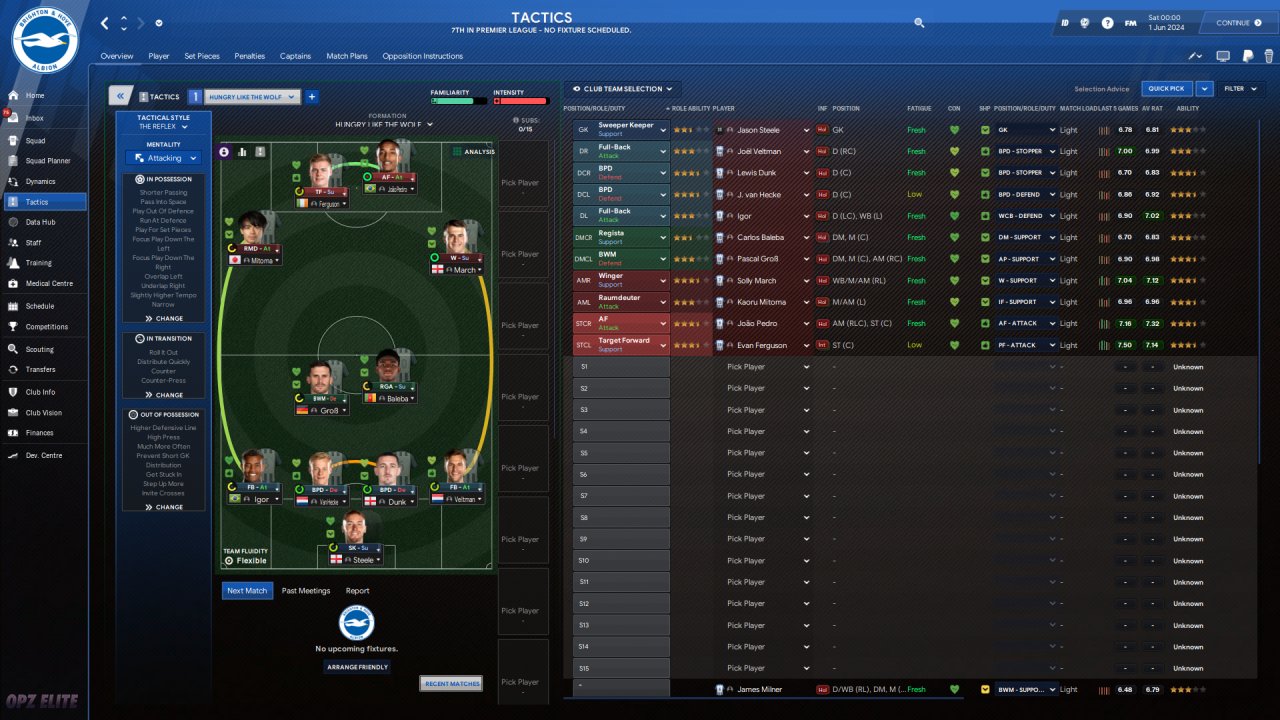Arrange a friendly match
The image size is (1280, 720).
coord(357,667)
